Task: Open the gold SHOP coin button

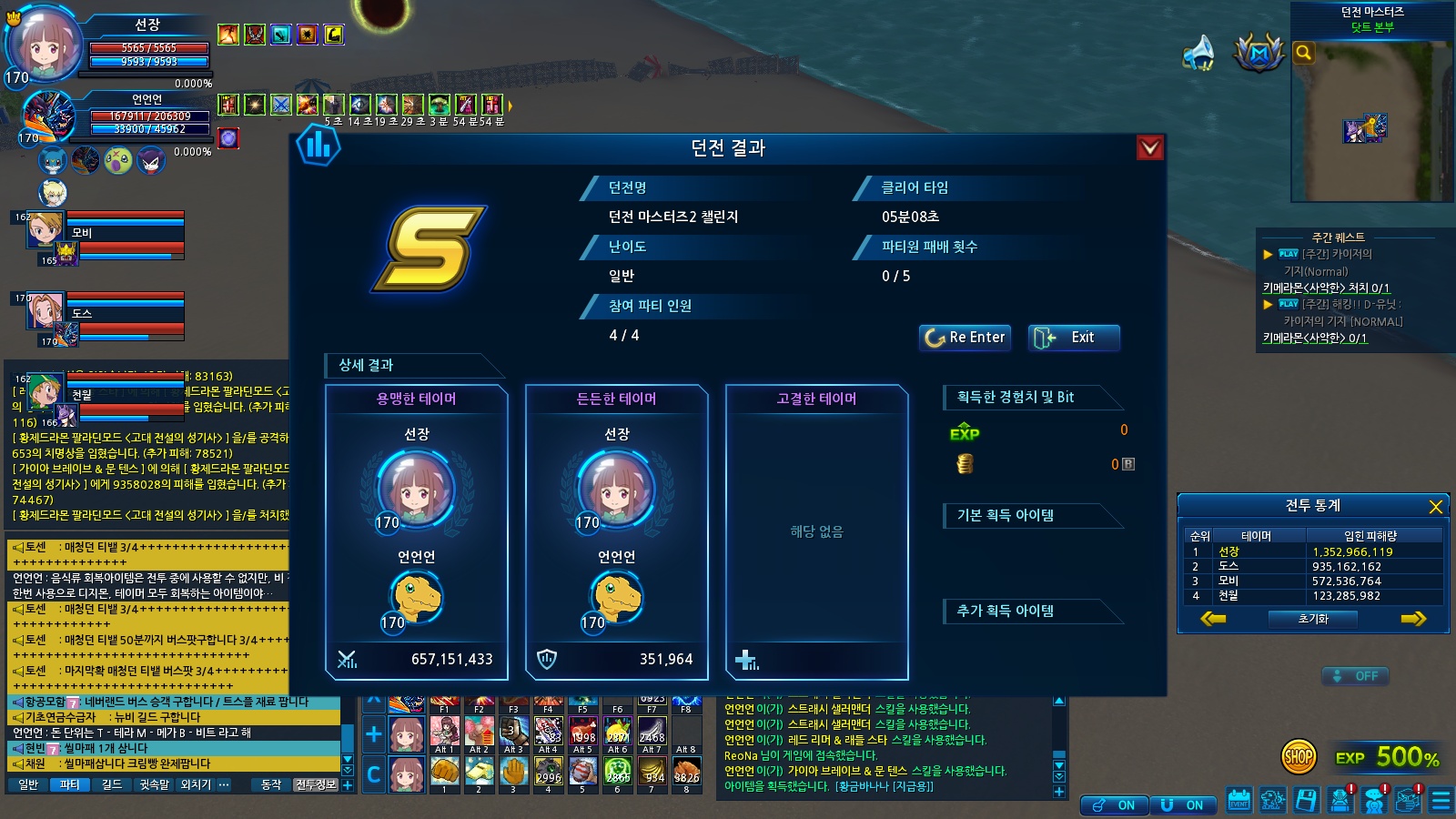Action: [x=1299, y=756]
